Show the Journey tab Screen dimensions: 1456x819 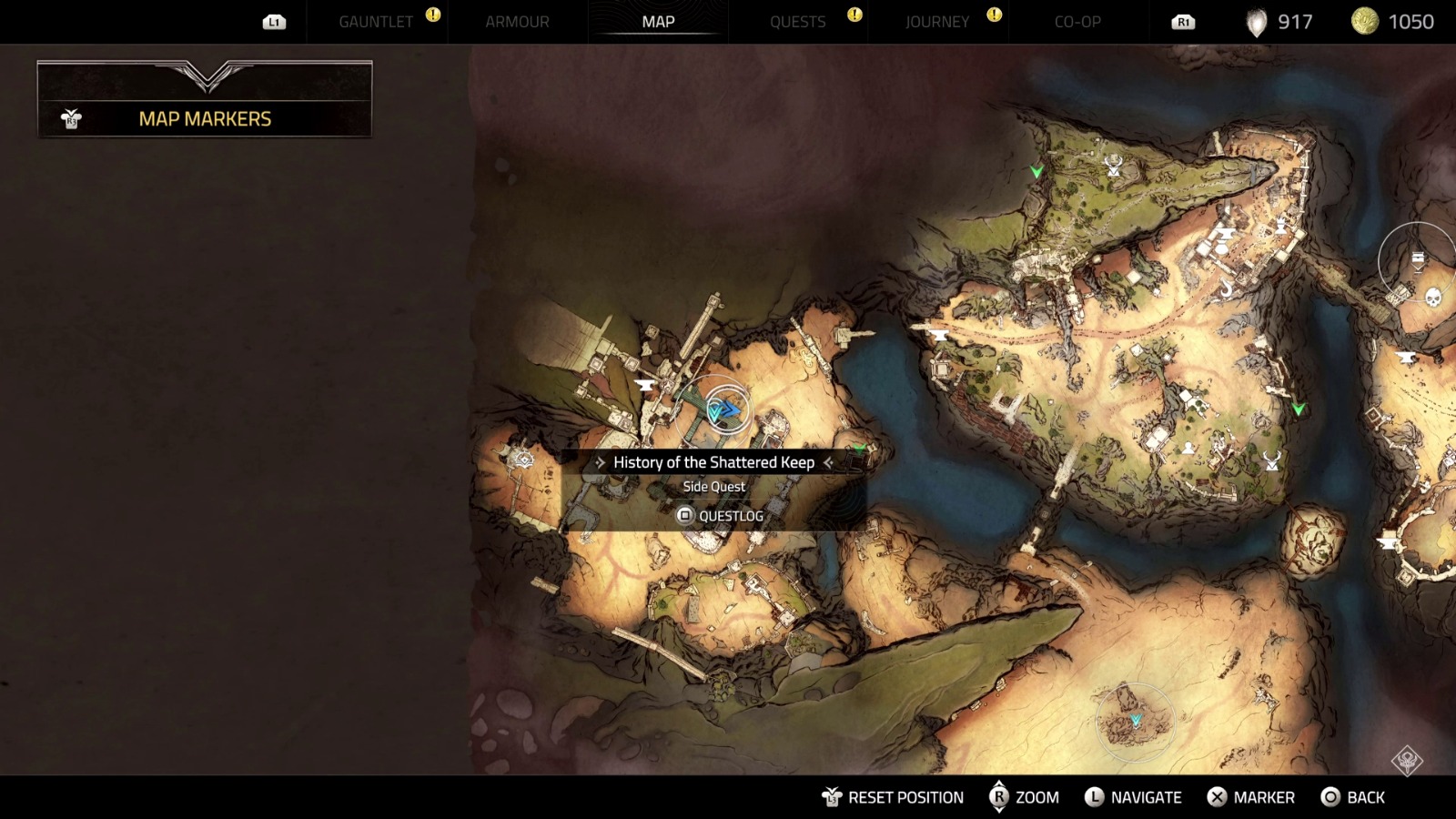[x=937, y=22]
